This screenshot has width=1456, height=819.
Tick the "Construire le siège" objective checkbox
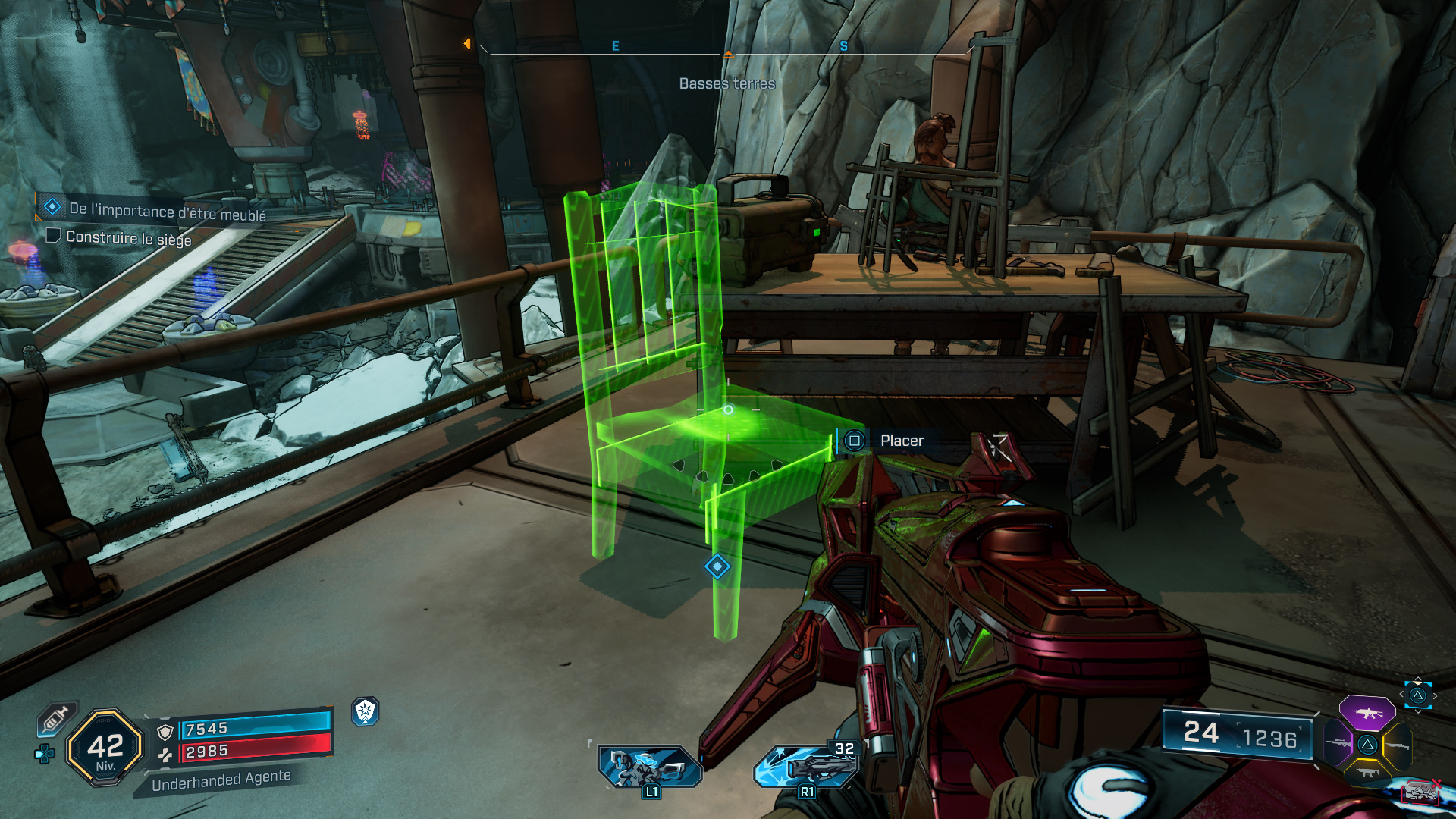tap(53, 236)
